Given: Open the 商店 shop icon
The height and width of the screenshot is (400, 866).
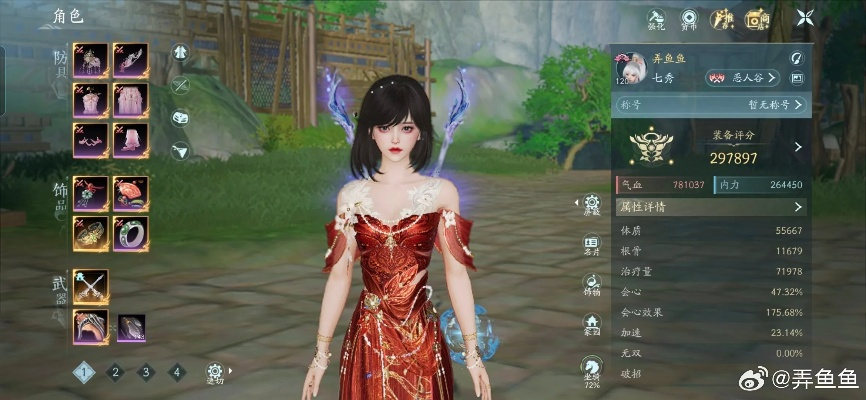Looking at the screenshot, I should [x=755, y=18].
